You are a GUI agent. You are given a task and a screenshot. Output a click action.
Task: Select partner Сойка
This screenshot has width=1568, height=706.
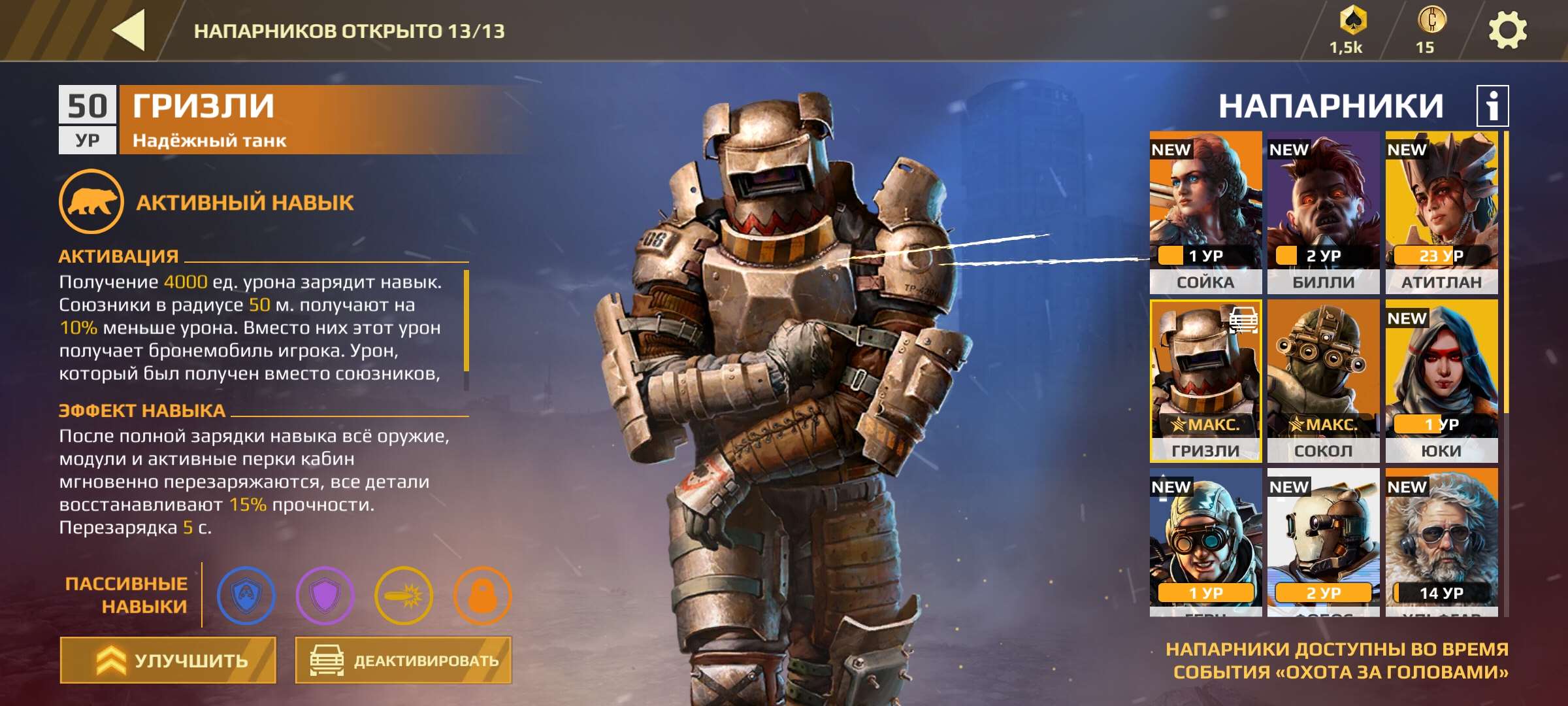1205,212
